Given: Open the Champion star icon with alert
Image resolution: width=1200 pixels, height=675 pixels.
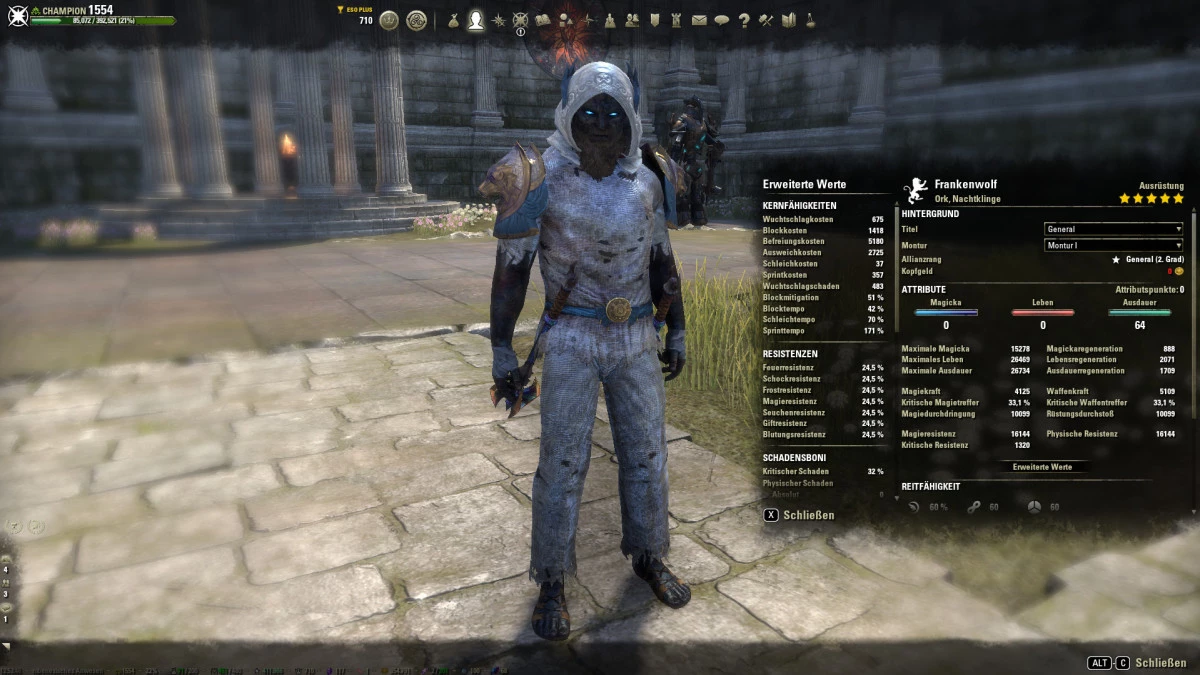Looking at the screenshot, I should tap(520, 20).
